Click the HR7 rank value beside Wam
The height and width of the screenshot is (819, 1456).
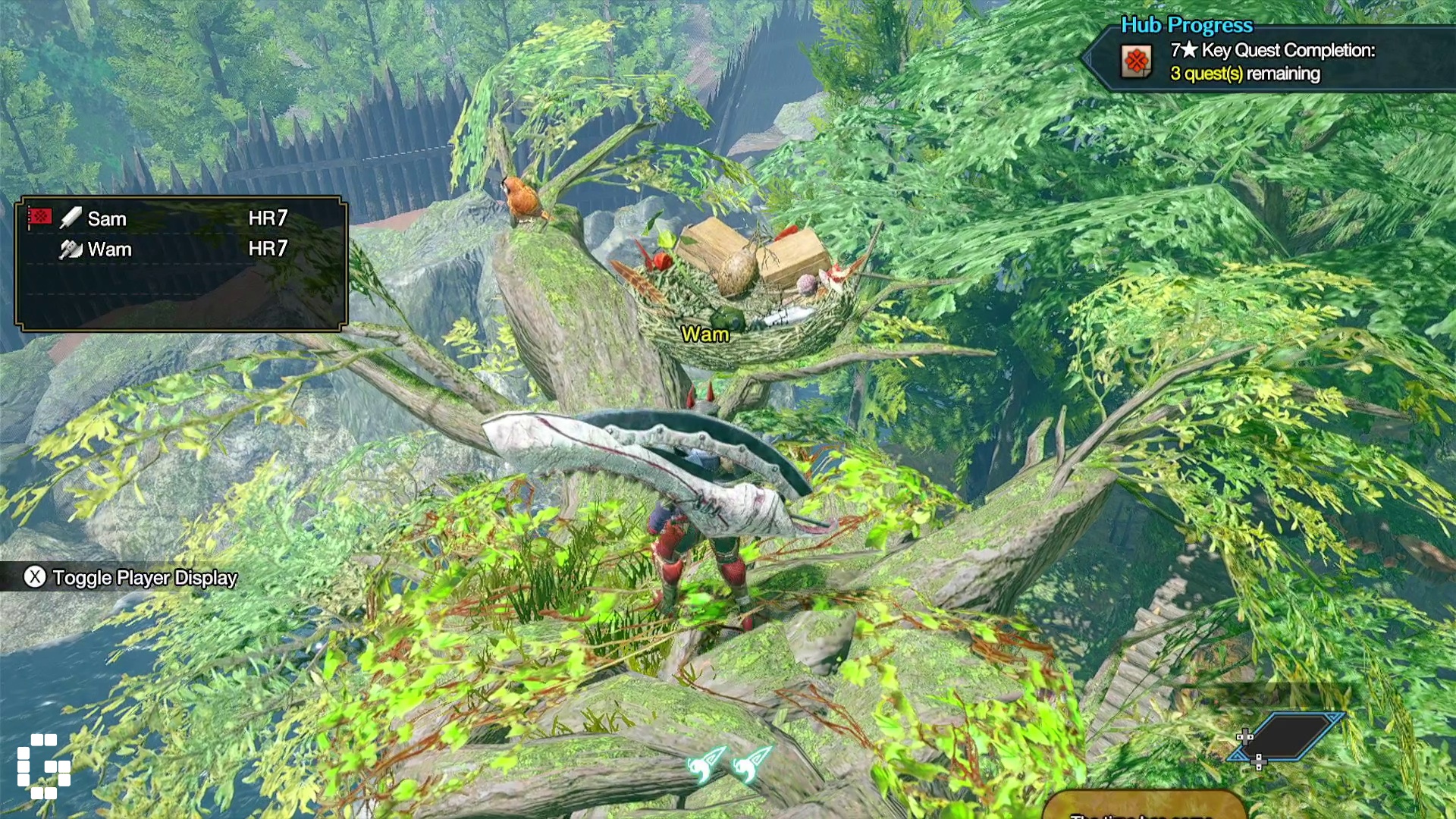pyautogui.click(x=267, y=249)
